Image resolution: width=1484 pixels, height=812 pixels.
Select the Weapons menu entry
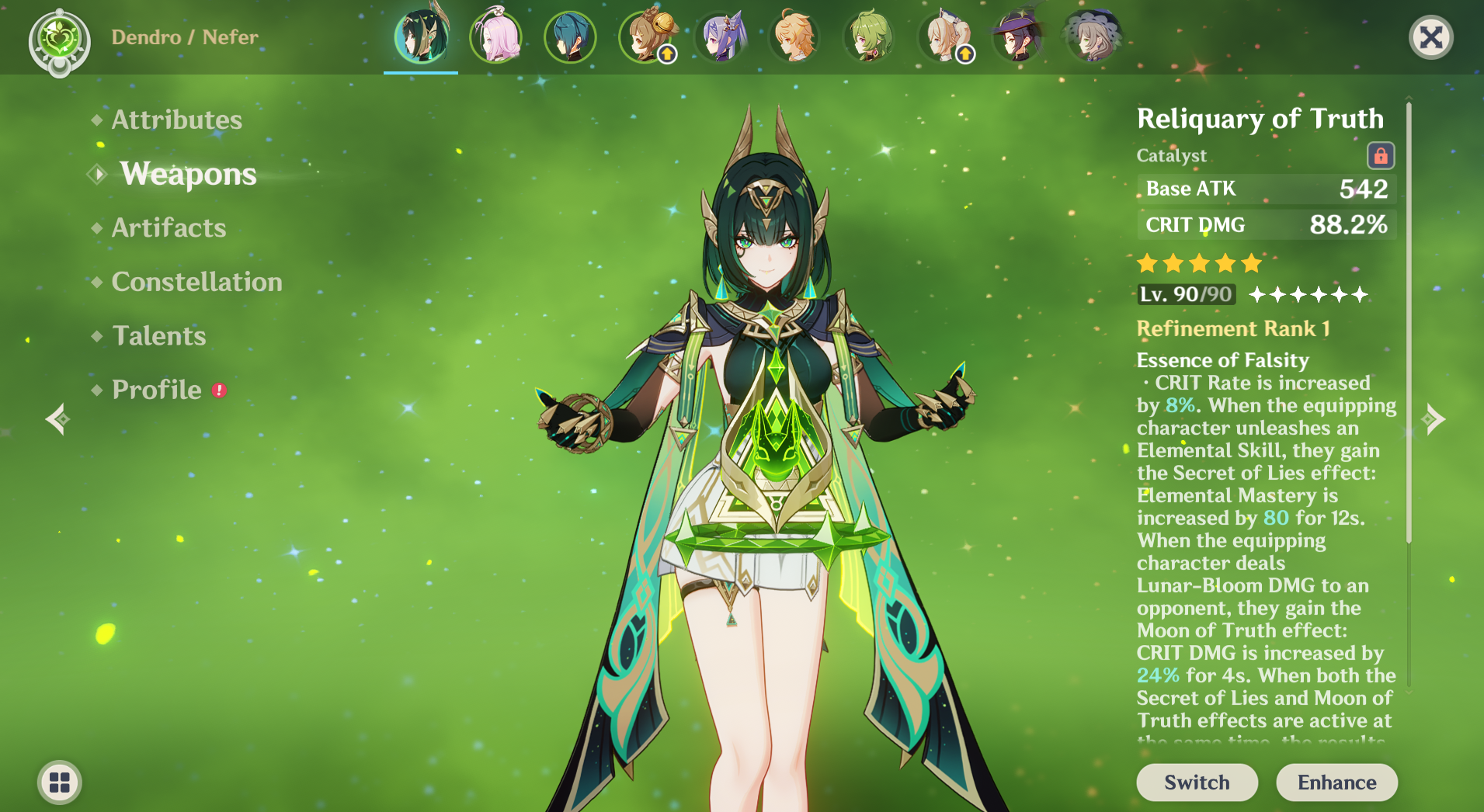tap(188, 174)
